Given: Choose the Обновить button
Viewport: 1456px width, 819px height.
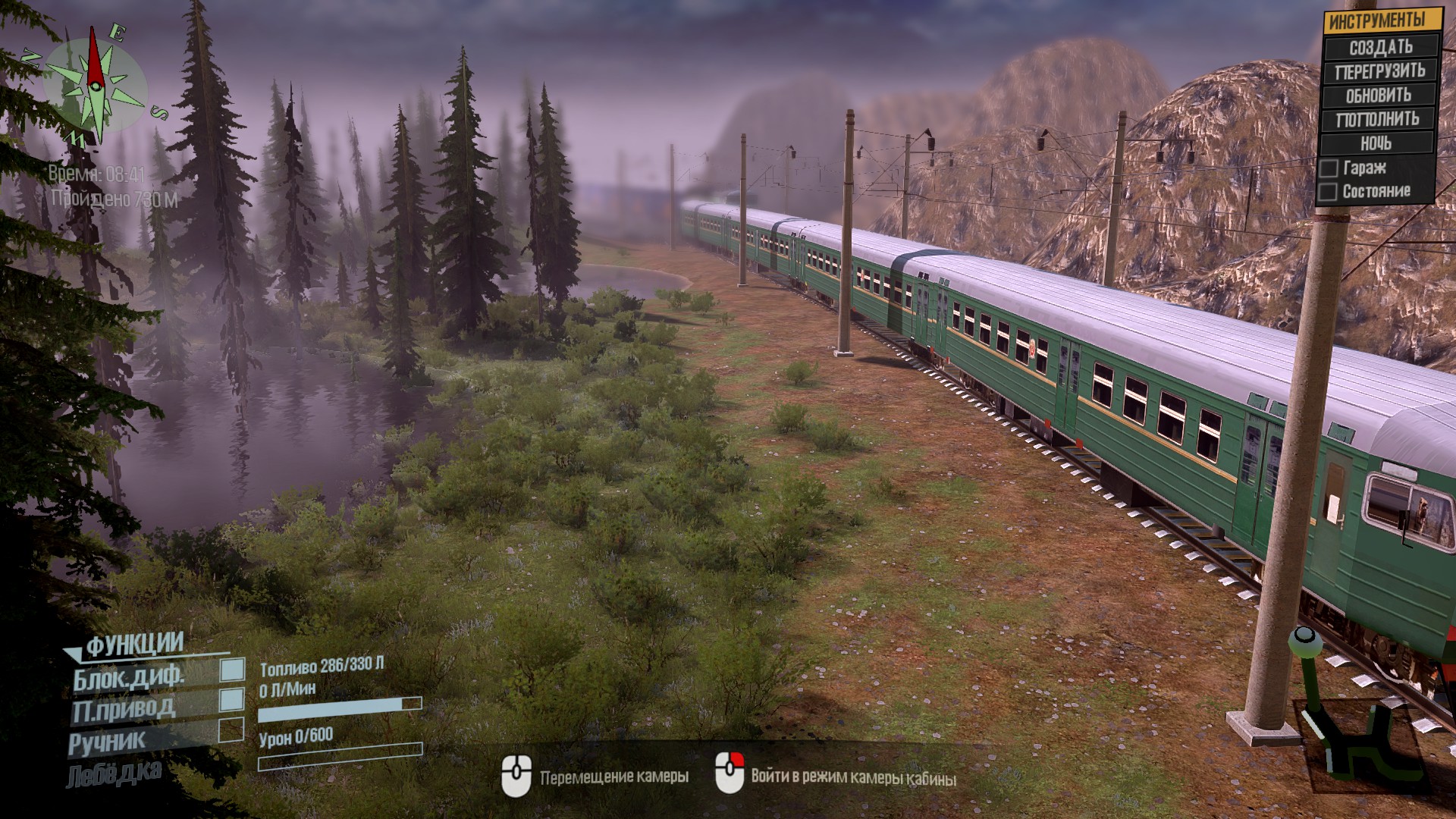Looking at the screenshot, I should pos(1379,96).
